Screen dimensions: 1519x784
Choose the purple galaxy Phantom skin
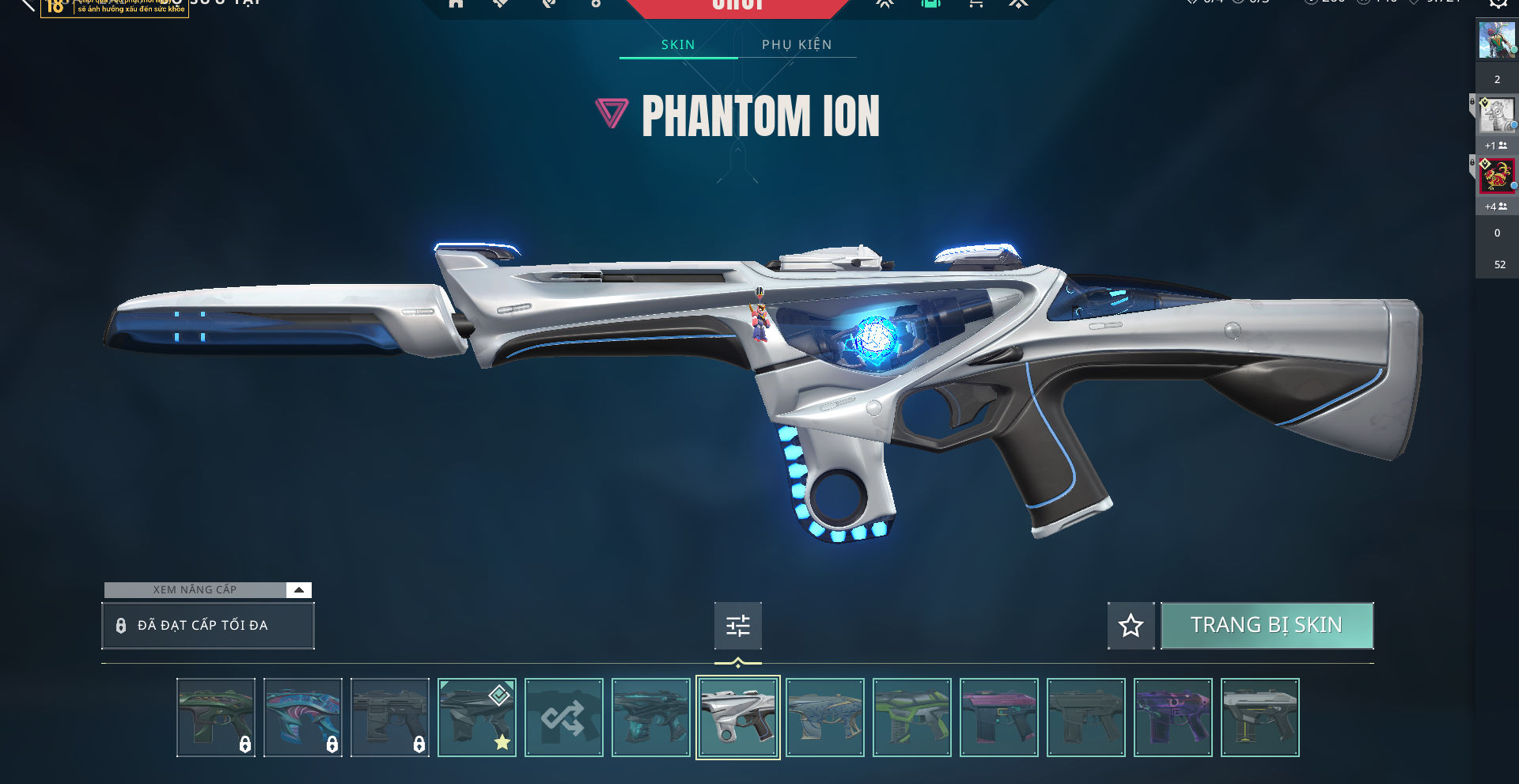point(1173,718)
